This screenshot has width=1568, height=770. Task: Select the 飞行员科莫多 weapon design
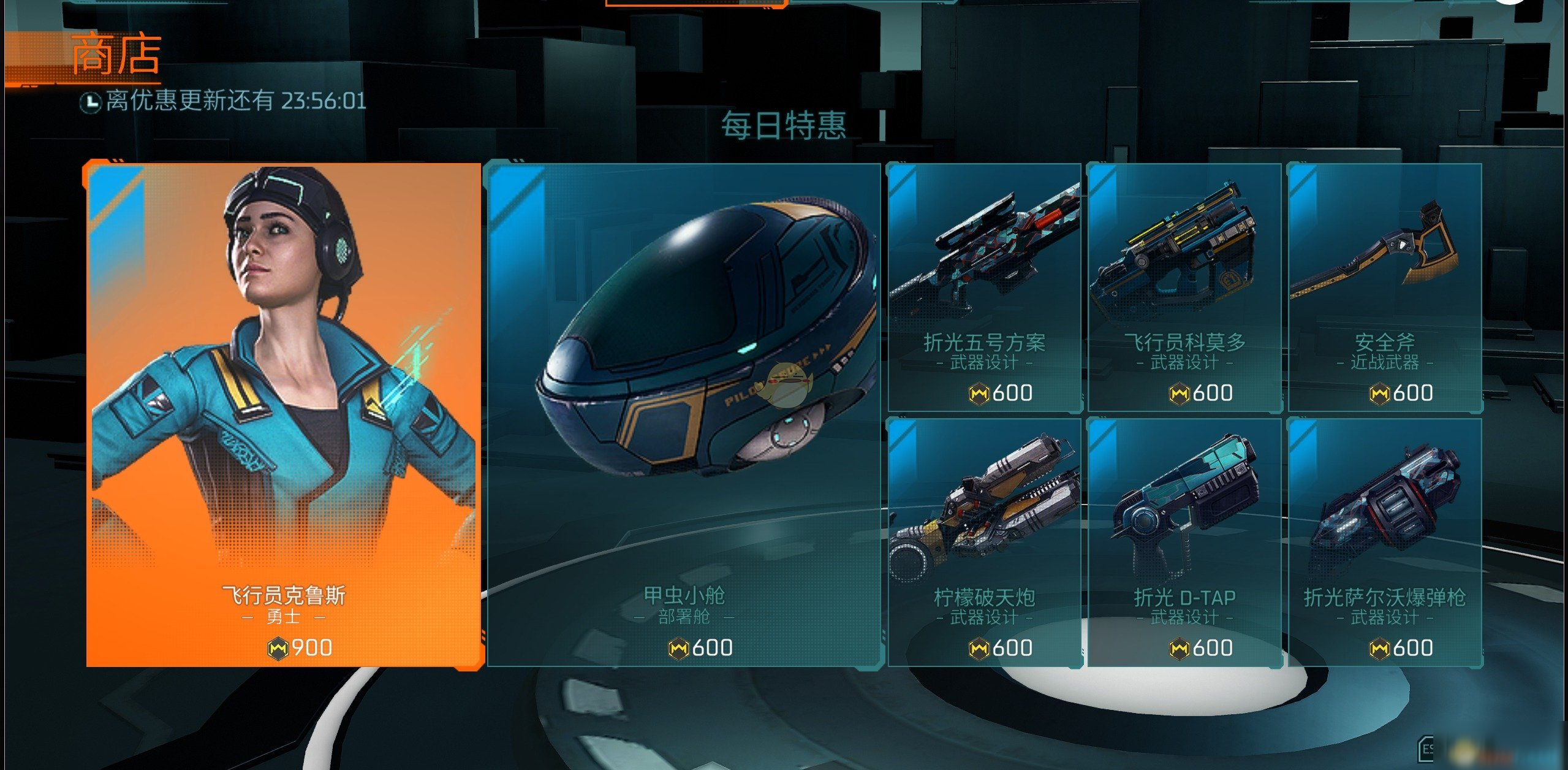click(x=1184, y=287)
